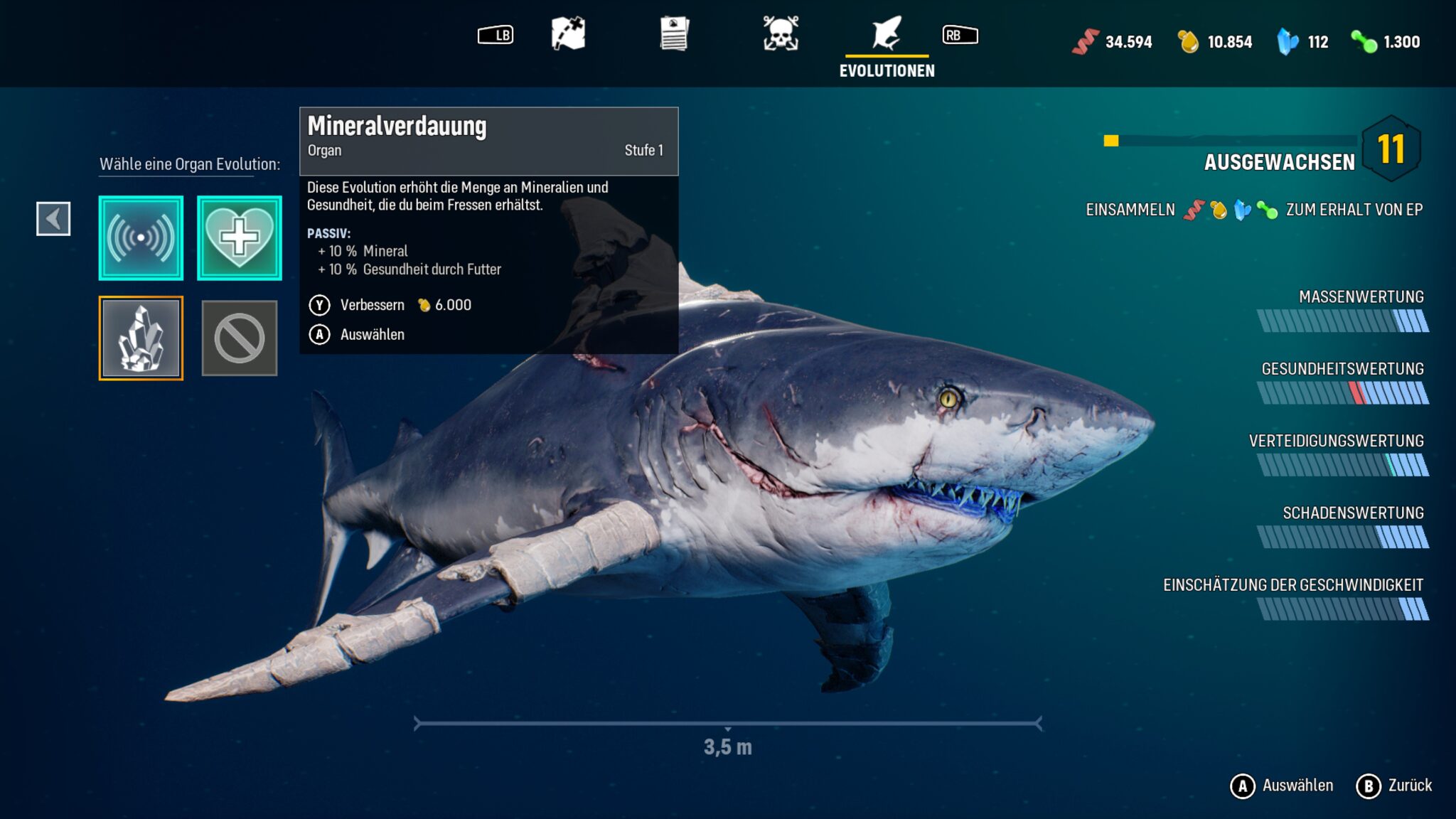Viewport: 1456px width, 819px height.
Task: Open the map tab icon
Action: coord(568,33)
